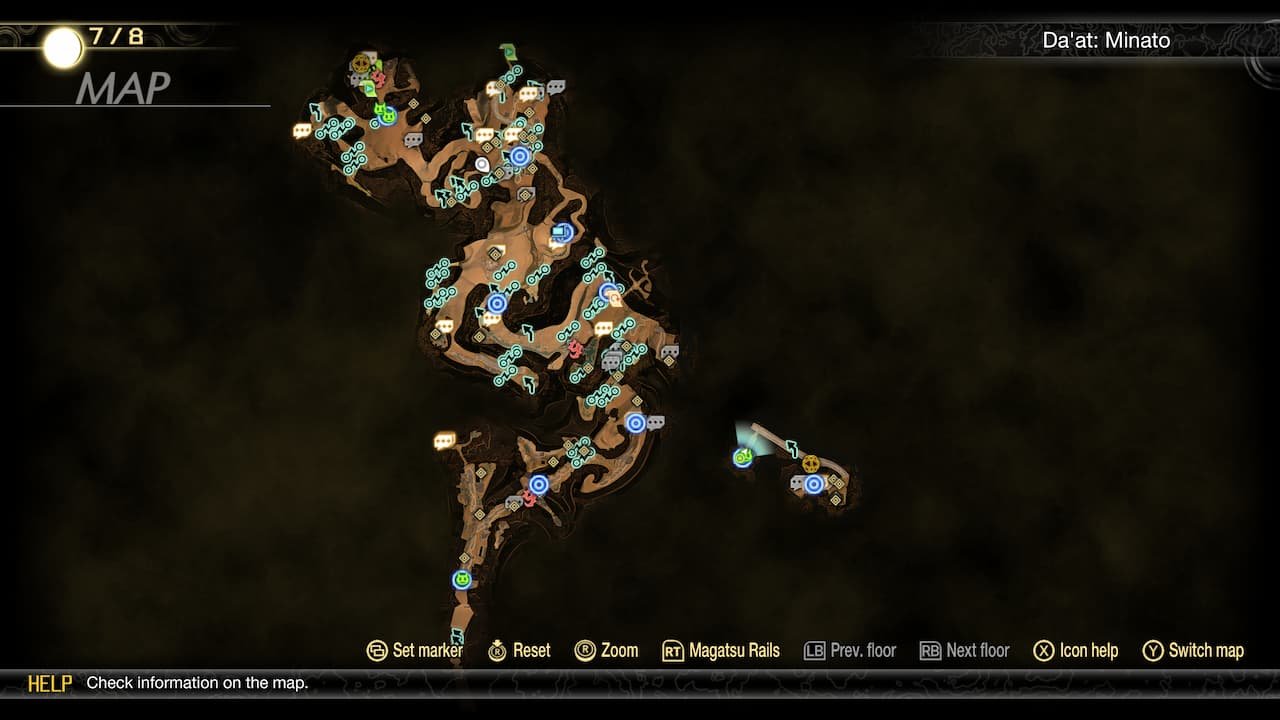Open Icon help
1280x720 pixels.
pyautogui.click(x=1077, y=650)
